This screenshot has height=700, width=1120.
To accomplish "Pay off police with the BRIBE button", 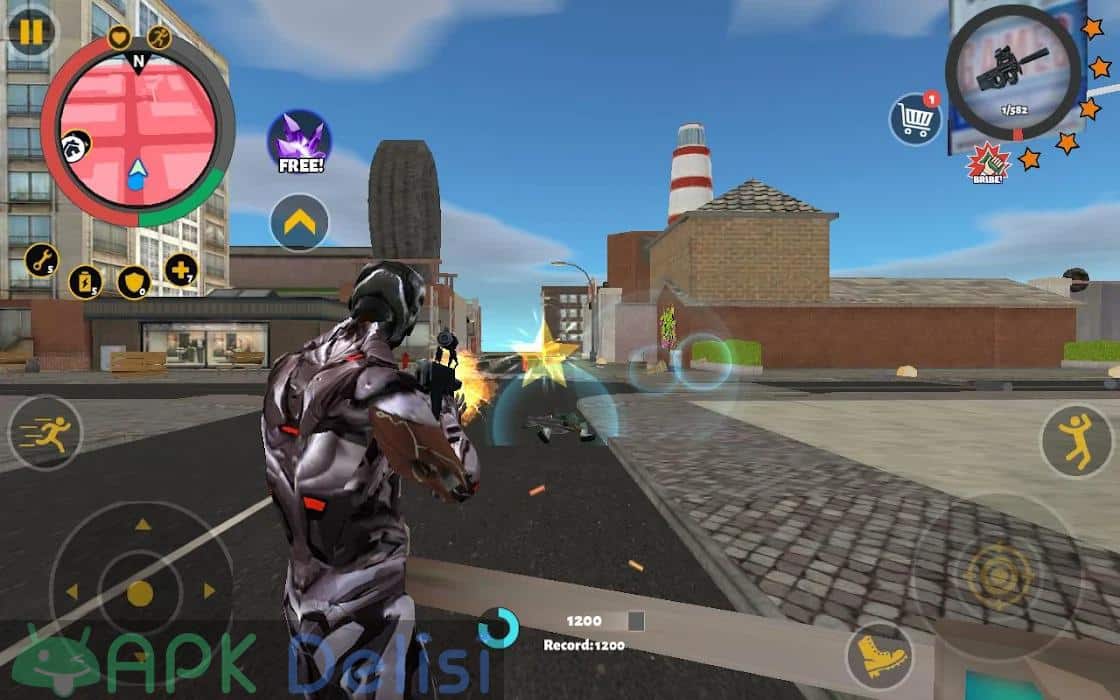I will click(x=987, y=163).
